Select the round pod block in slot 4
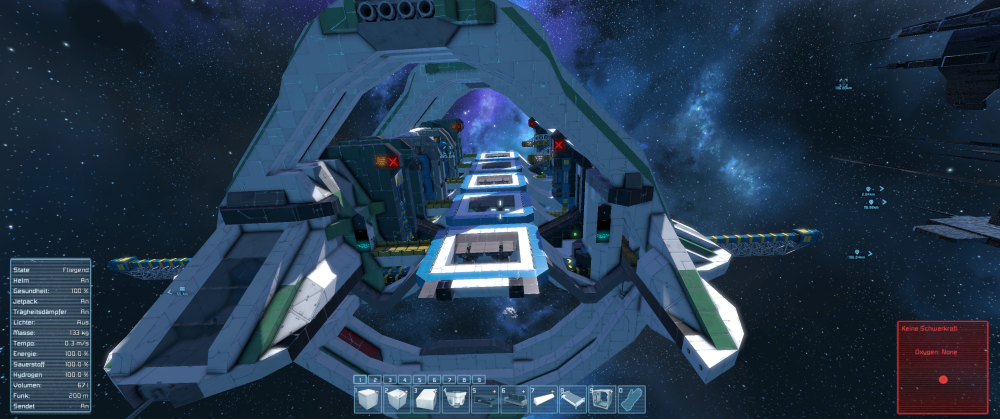 pyautogui.click(x=455, y=398)
